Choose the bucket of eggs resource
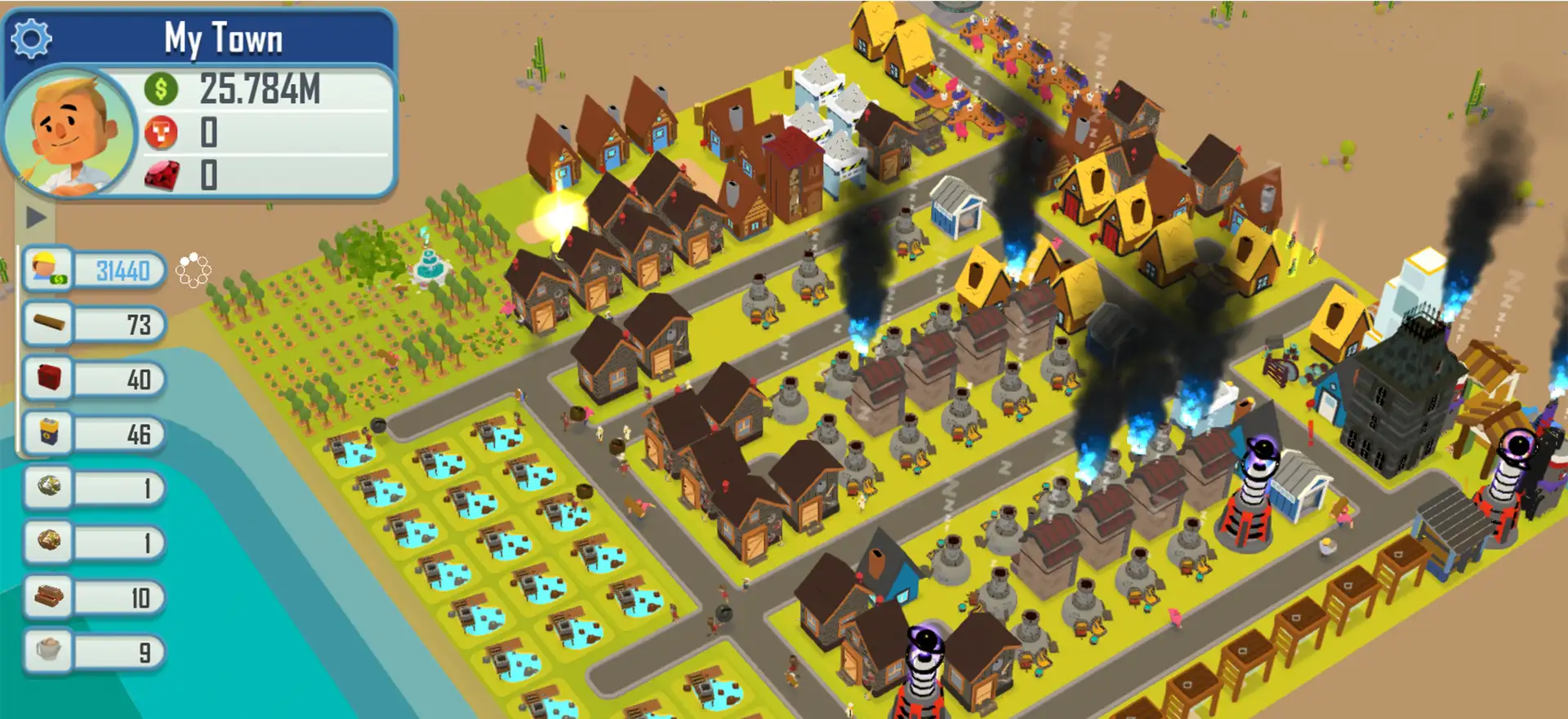This screenshot has height=719, width=1568. pyautogui.click(x=48, y=650)
